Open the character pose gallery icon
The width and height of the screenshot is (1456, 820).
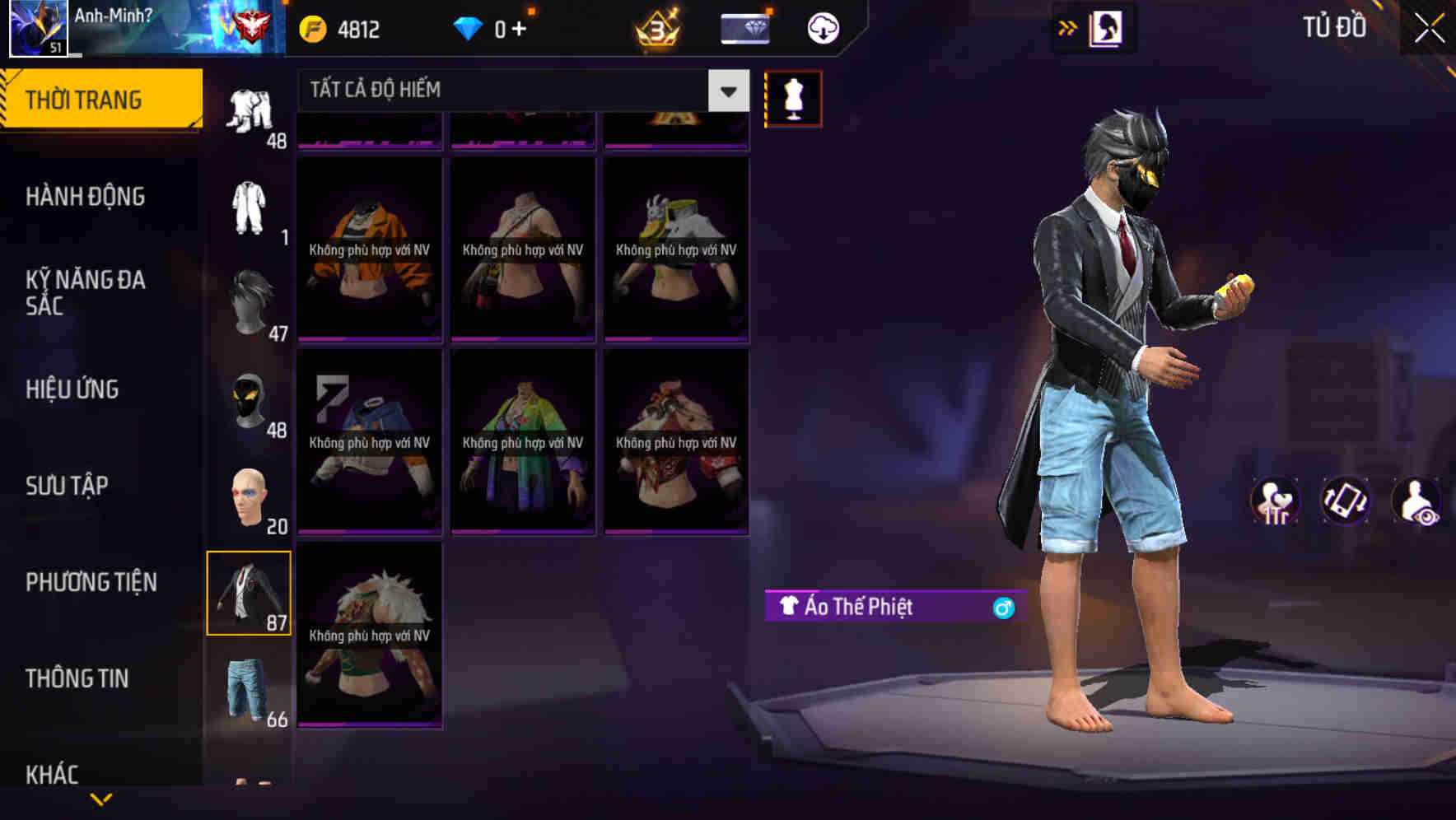pyautogui.click(x=1107, y=27)
